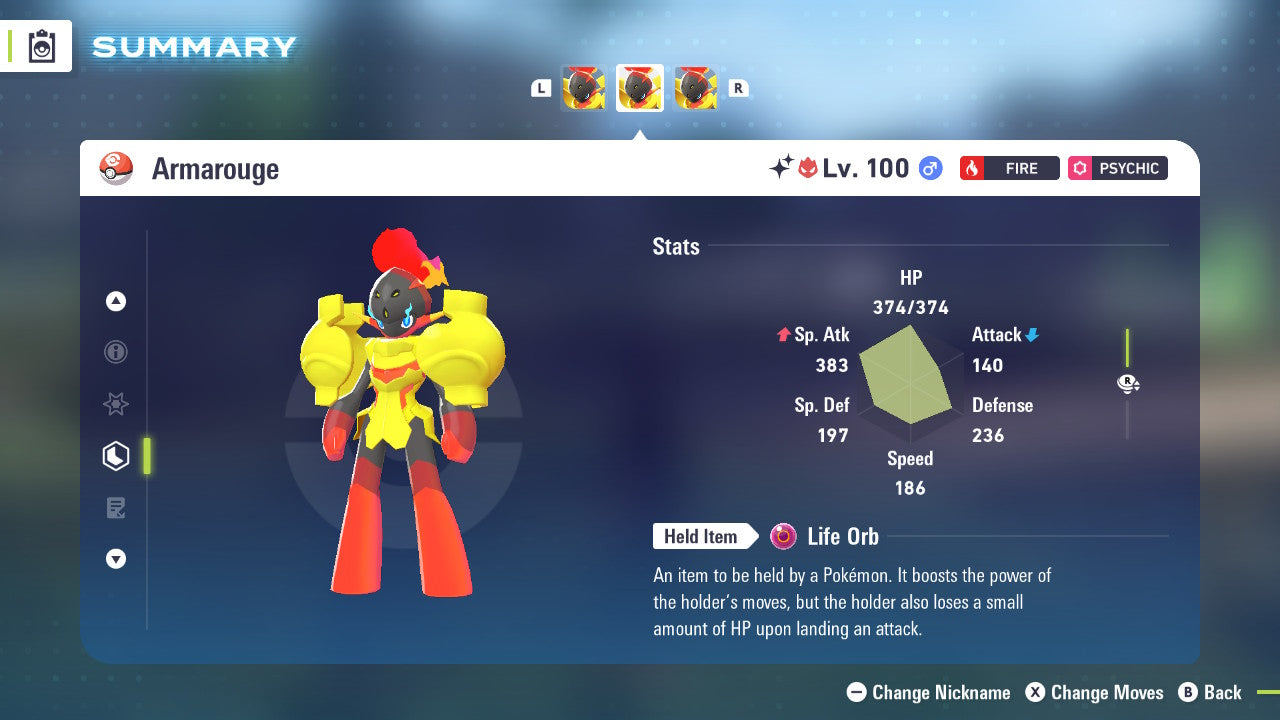Click the up arrow above the page tabs
1280x720 pixels.
[116, 301]
